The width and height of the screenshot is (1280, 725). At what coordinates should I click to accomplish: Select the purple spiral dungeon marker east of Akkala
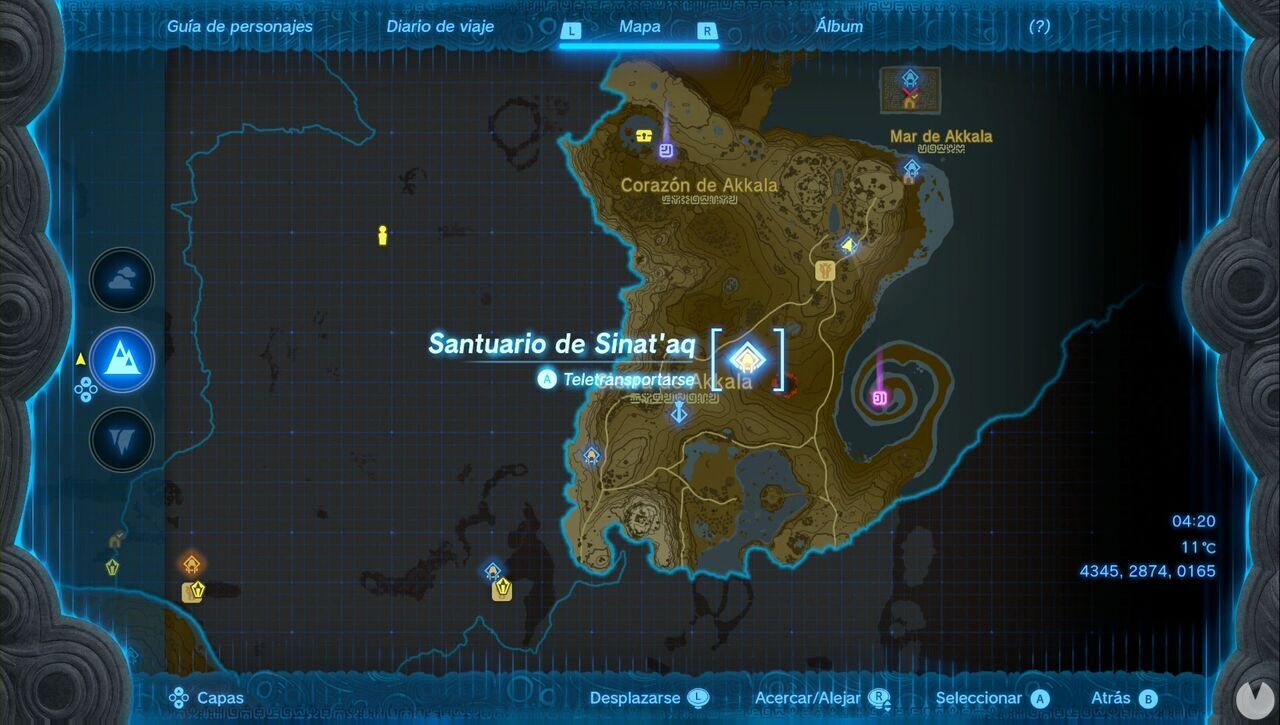880,397
